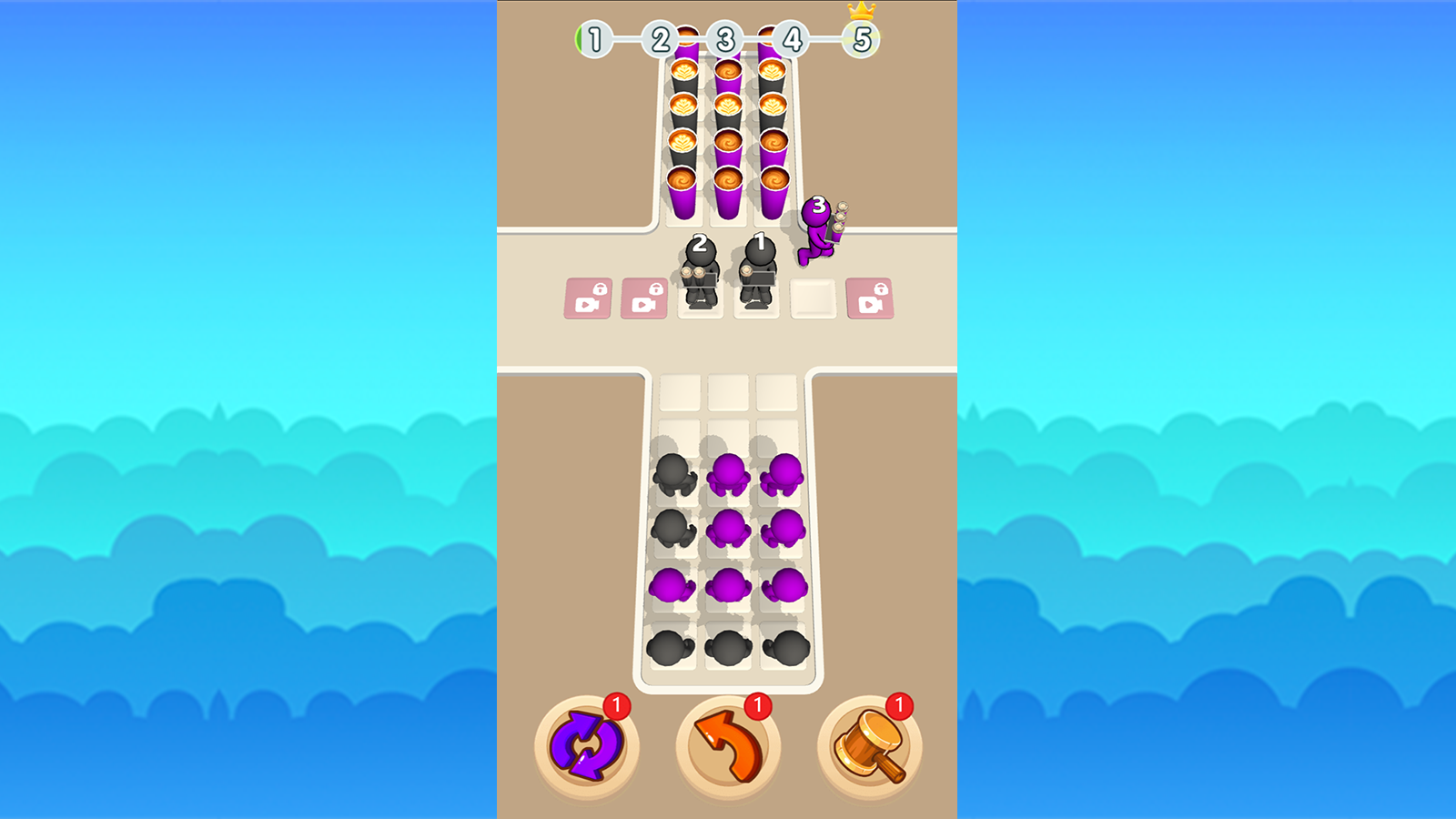Activate the wooden hammer booster
Viewport: 1456px width, 819px height.
(x=869, y=746)
